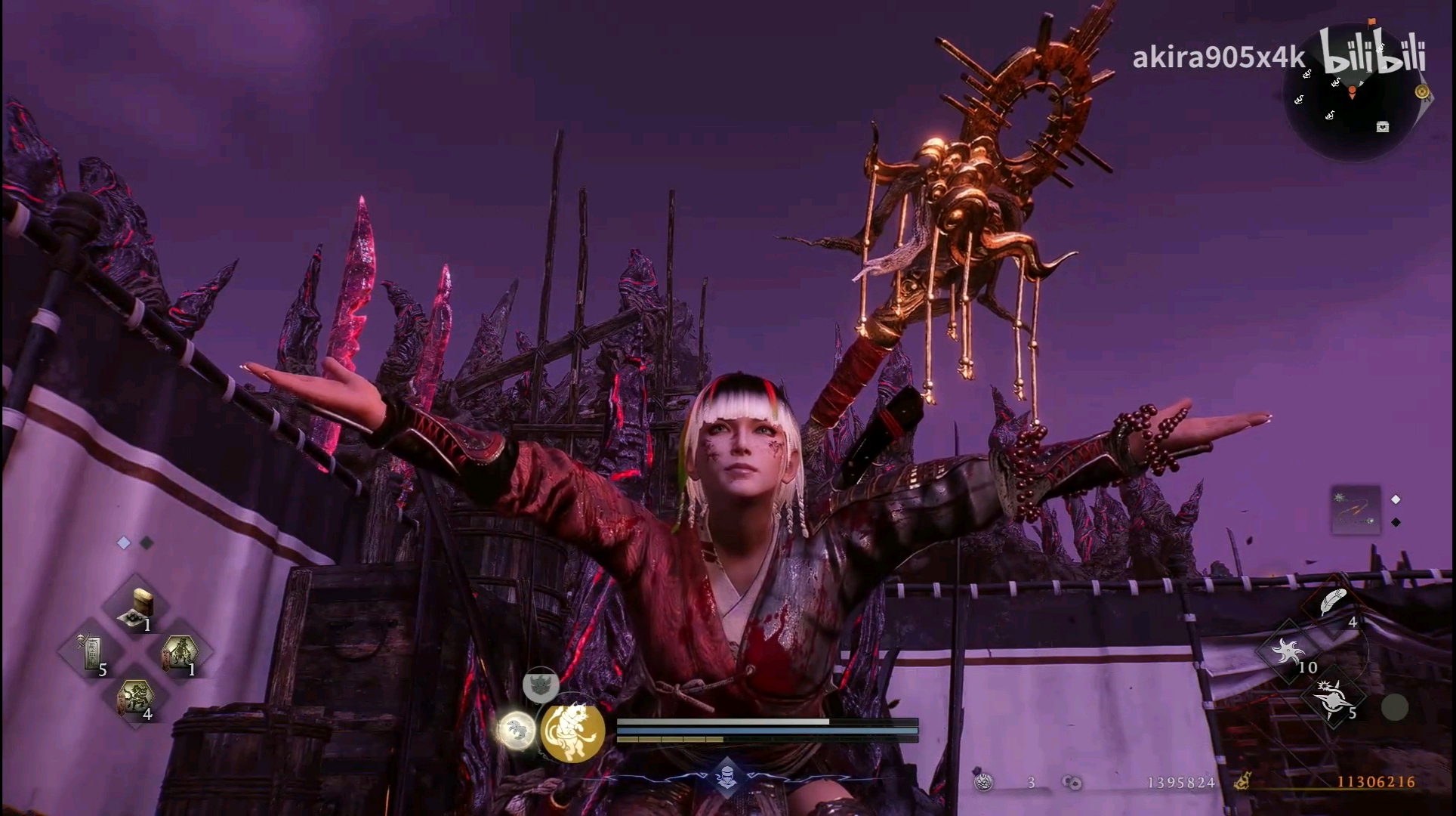Viewport: 1456px width, 816px height.
Task: Click the golden cat guardian spirit icon
Action: point(573,731)
